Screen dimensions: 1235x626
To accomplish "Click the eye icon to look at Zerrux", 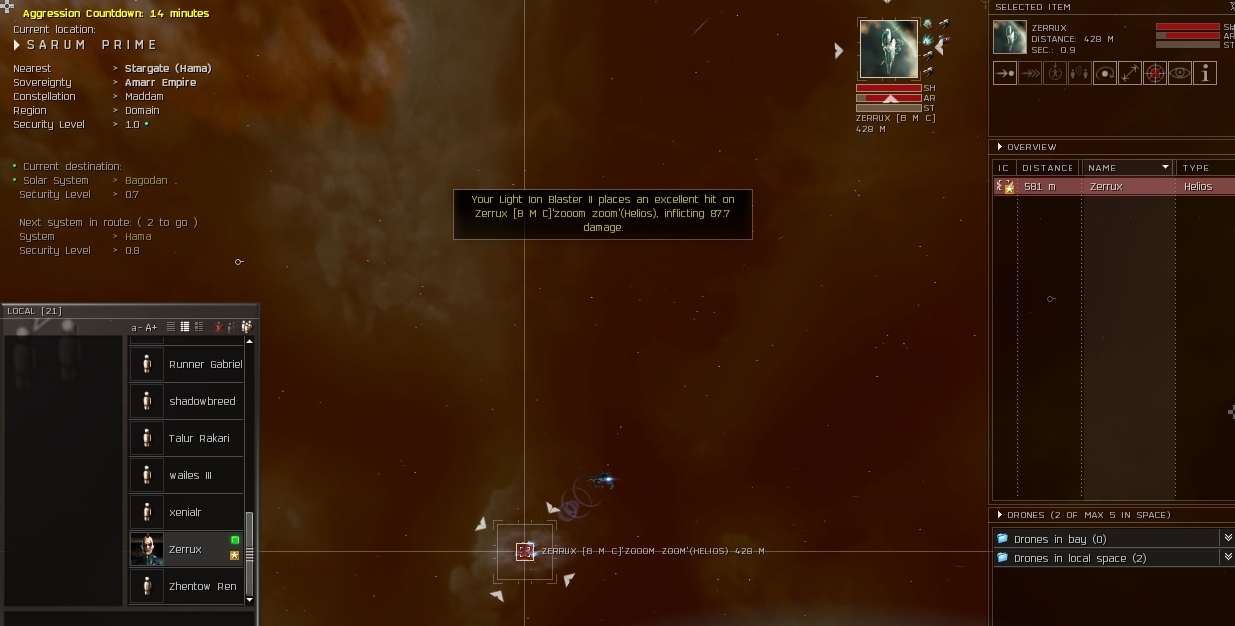I will pos(1180,73).
